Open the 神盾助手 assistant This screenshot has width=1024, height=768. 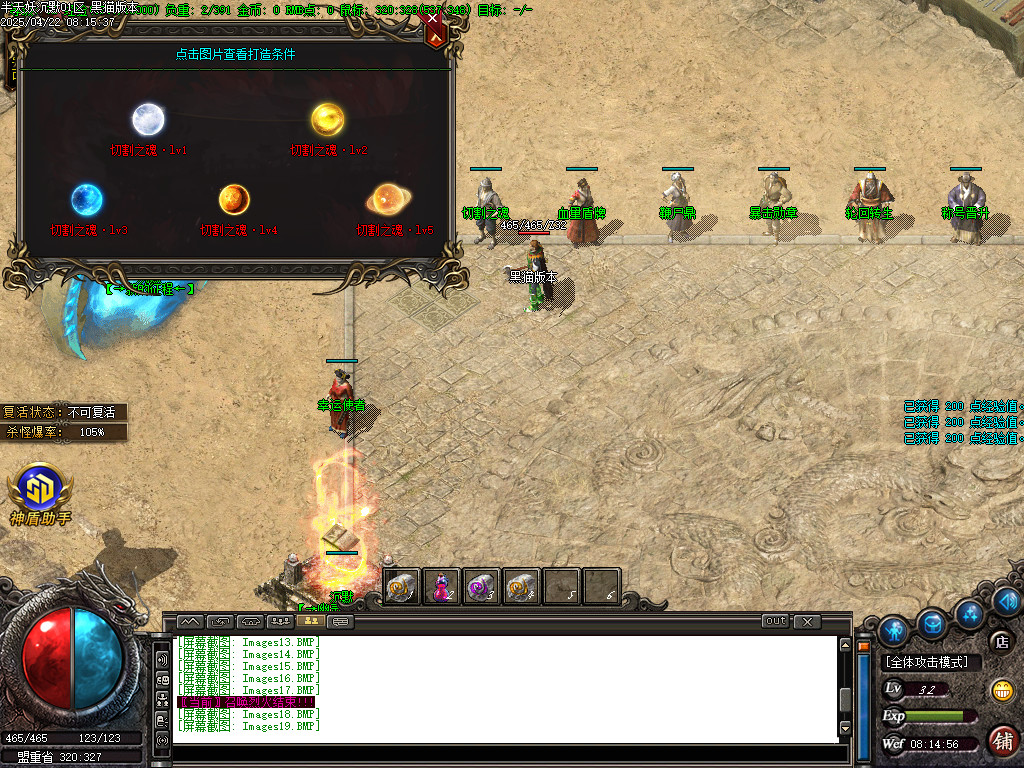tap(40, 488)
